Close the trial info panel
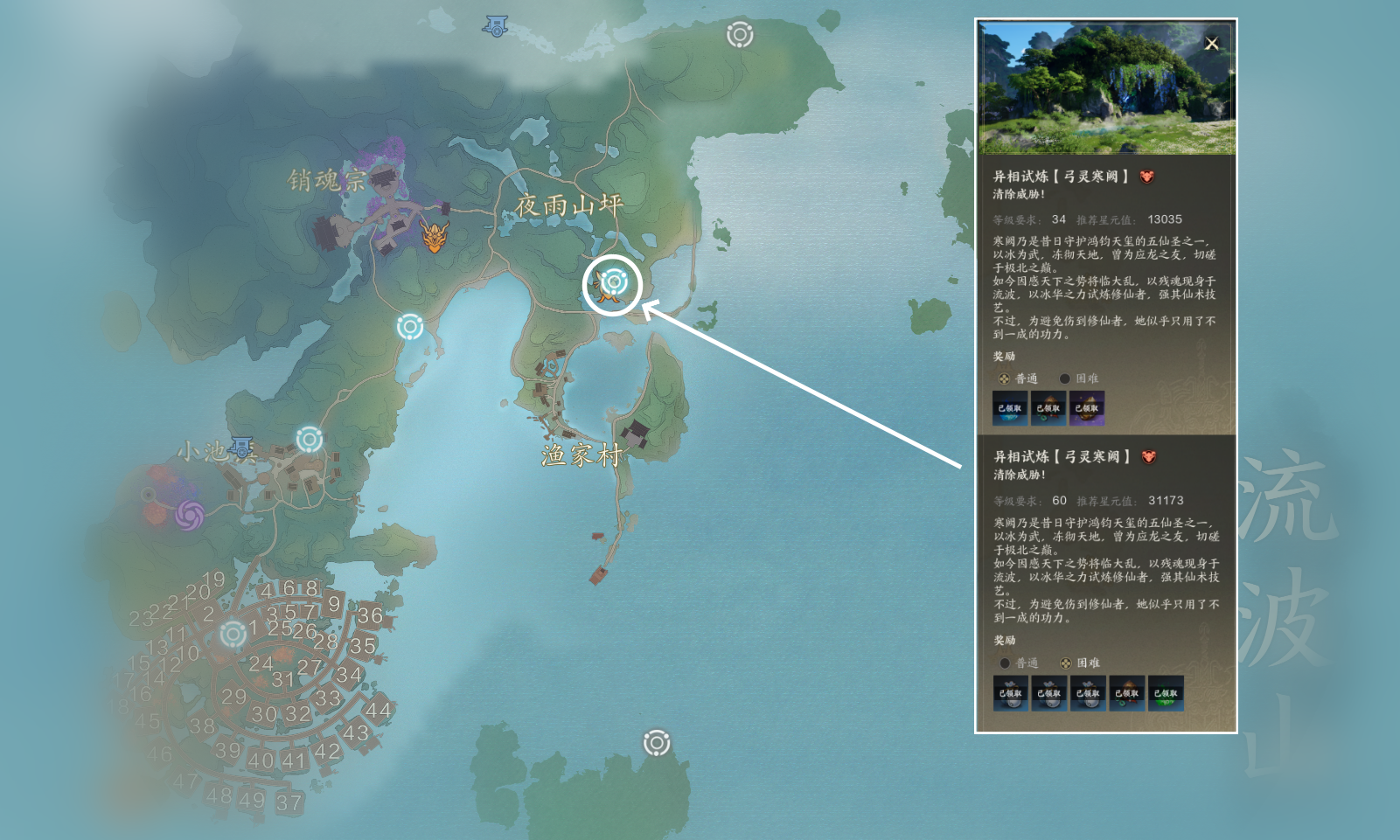Image resolution: width=1400 pixels, height=840 pixels. click(x=1211, y=44)
